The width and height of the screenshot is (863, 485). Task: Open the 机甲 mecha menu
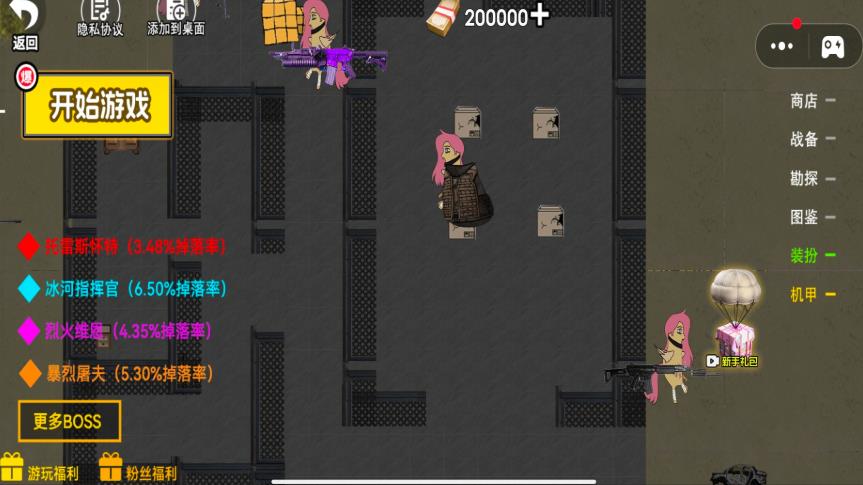tap(804, 294)
